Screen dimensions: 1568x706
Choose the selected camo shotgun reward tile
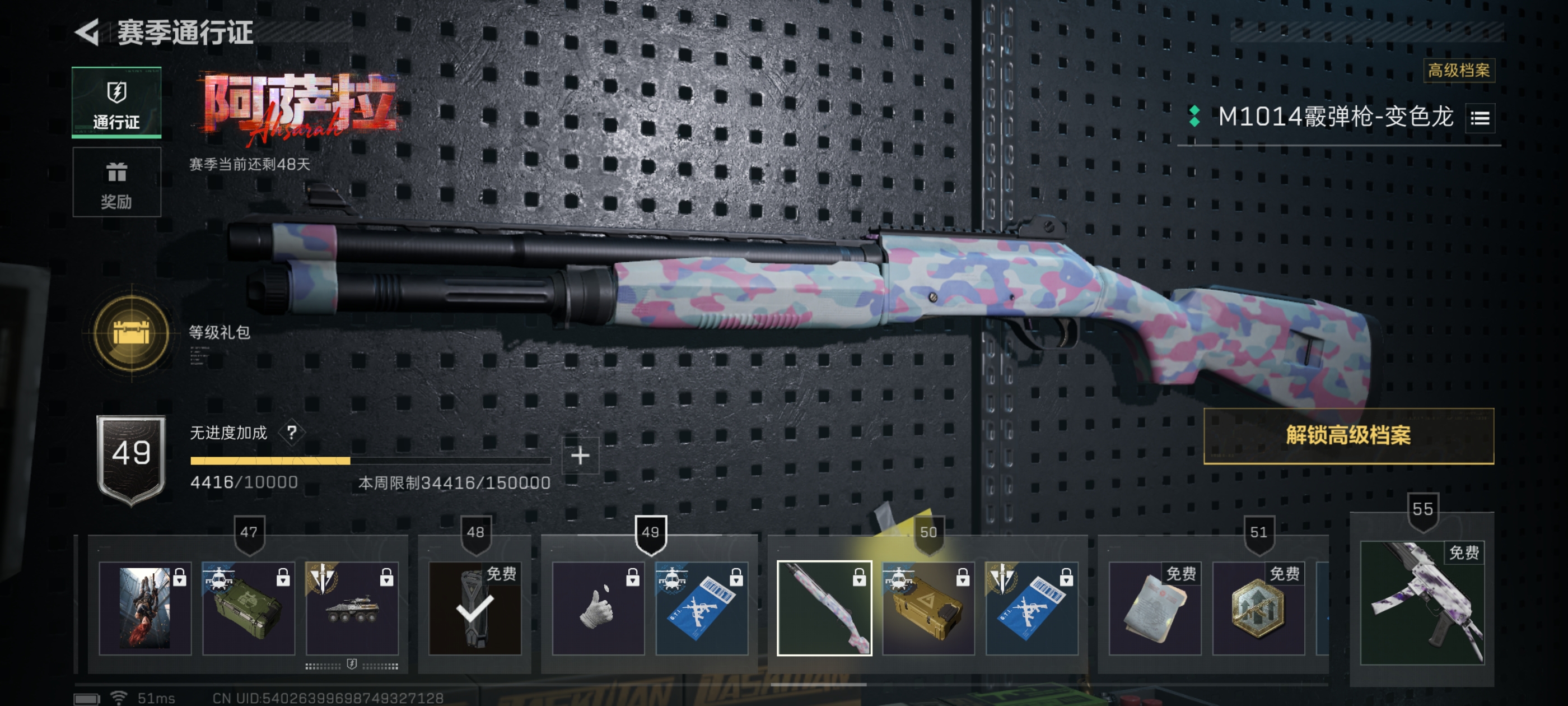coord(824,608)
